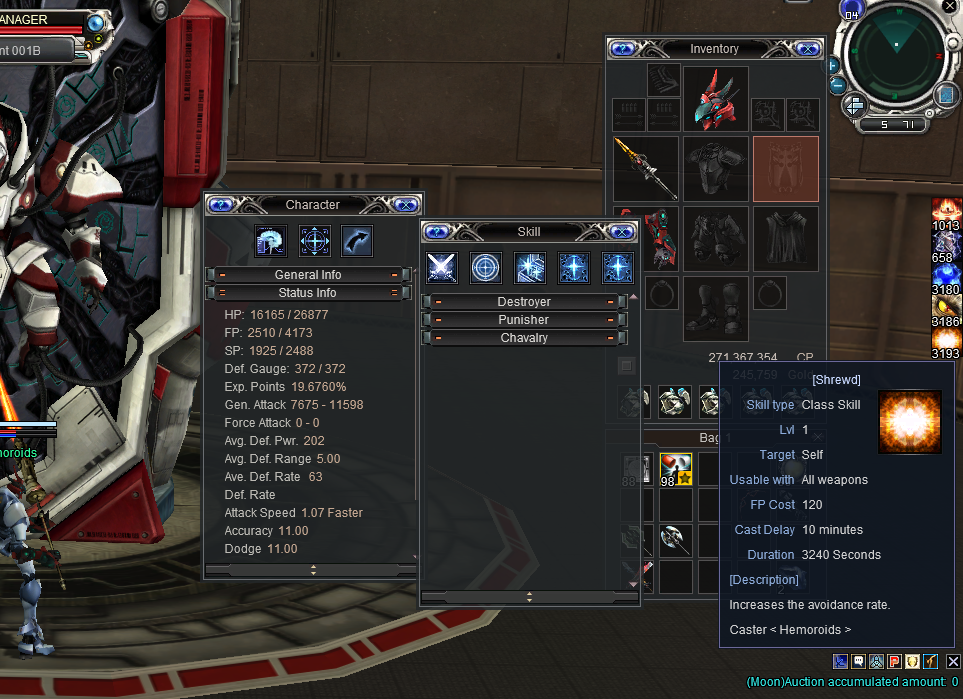Close the Skill window
The image size is (963, 699).
(622, 232)
